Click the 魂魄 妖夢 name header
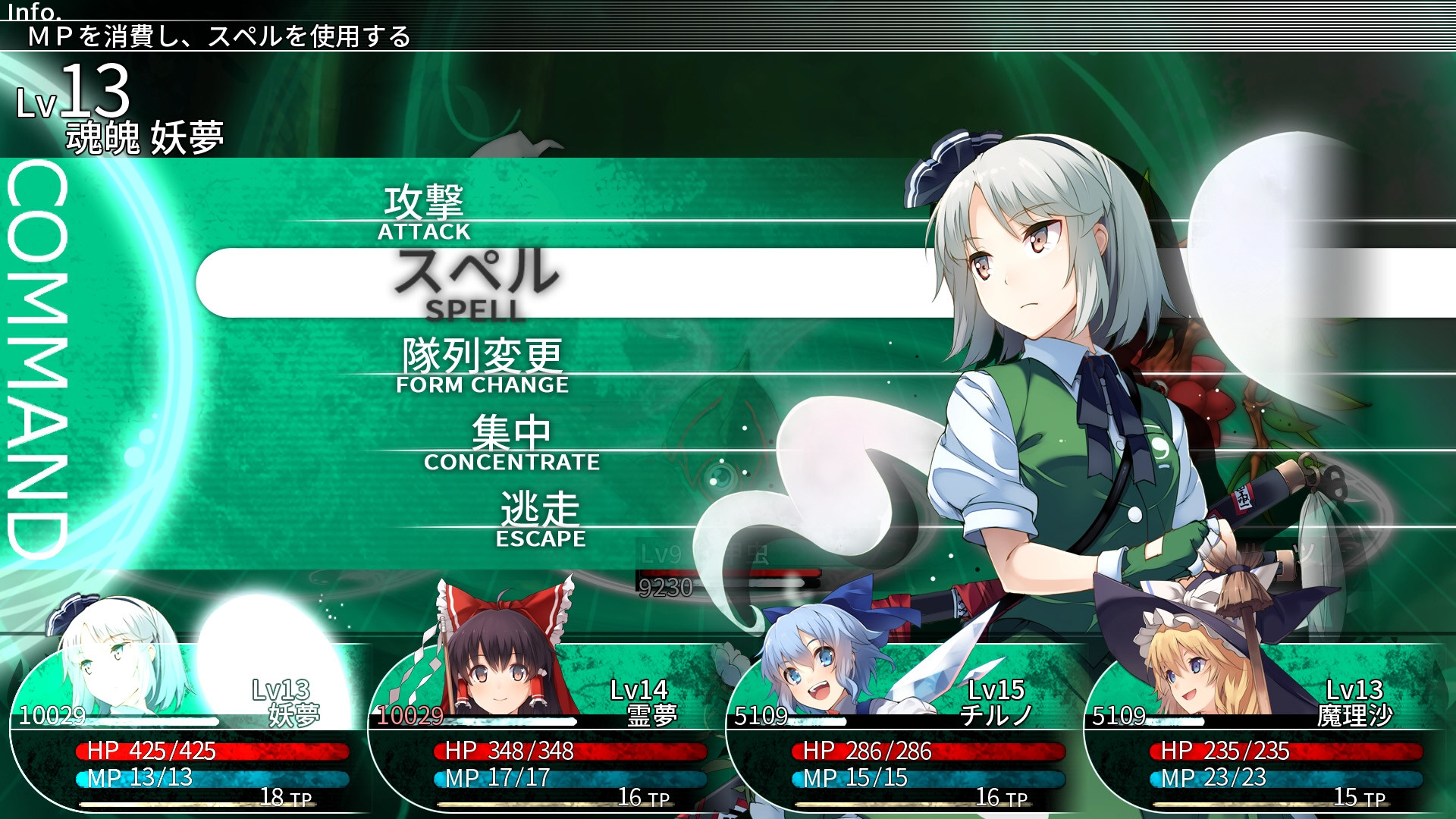 (x=144, y=135)
